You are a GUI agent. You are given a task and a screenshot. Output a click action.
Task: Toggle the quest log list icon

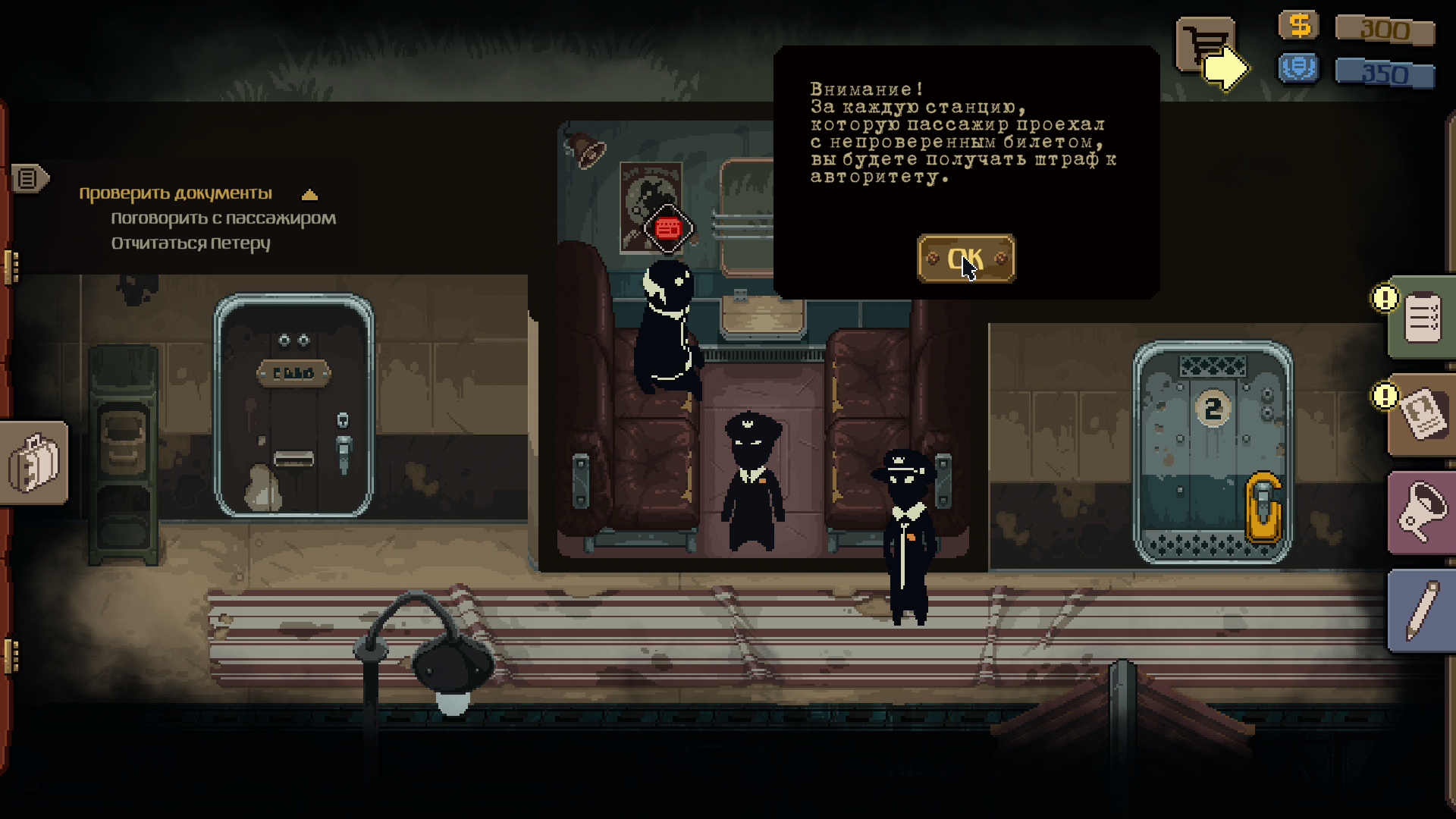[28, 179]
